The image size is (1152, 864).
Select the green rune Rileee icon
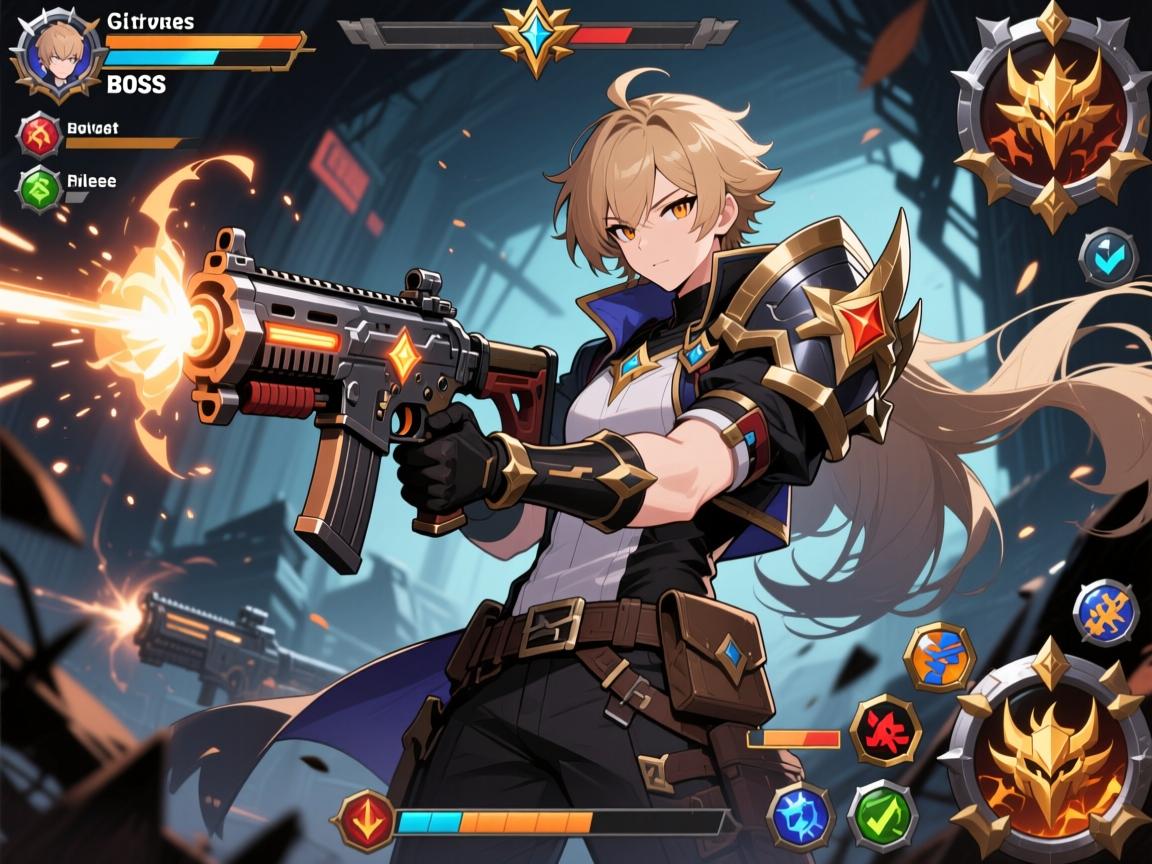click(40, 187)
